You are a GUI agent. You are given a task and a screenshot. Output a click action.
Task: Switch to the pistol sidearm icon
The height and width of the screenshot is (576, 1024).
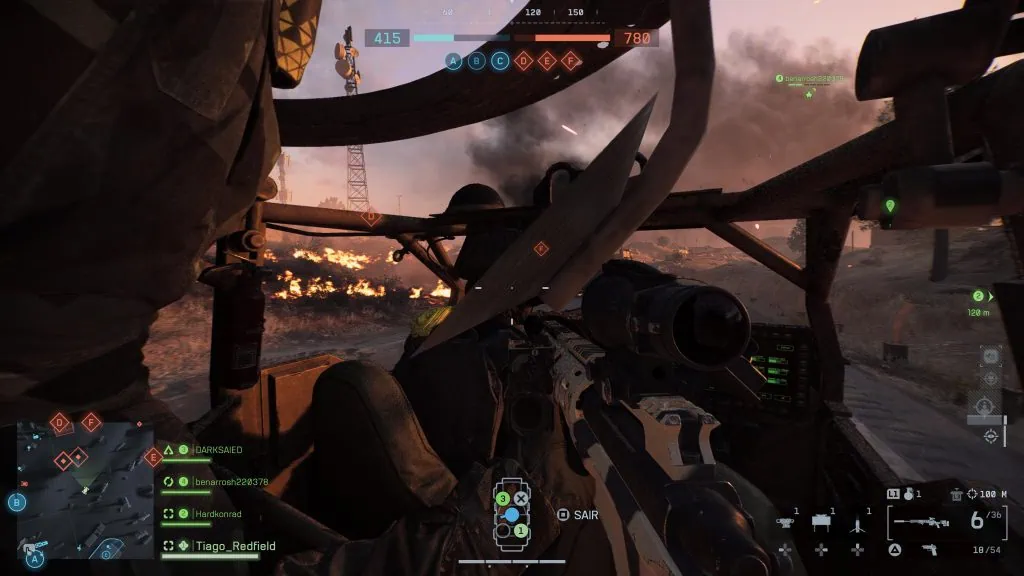(x=929, y=549)
